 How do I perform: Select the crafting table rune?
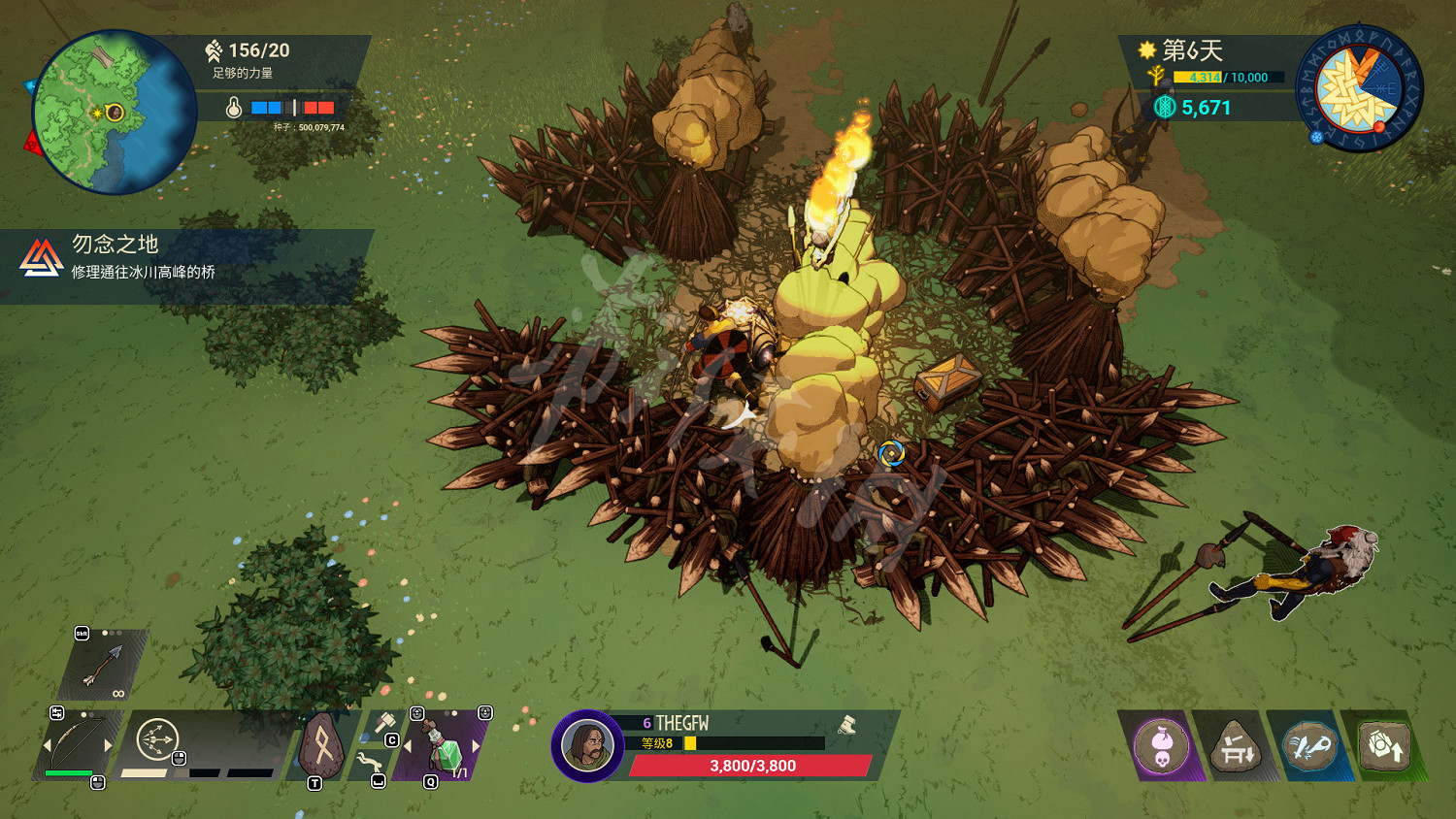(1235, 747)
